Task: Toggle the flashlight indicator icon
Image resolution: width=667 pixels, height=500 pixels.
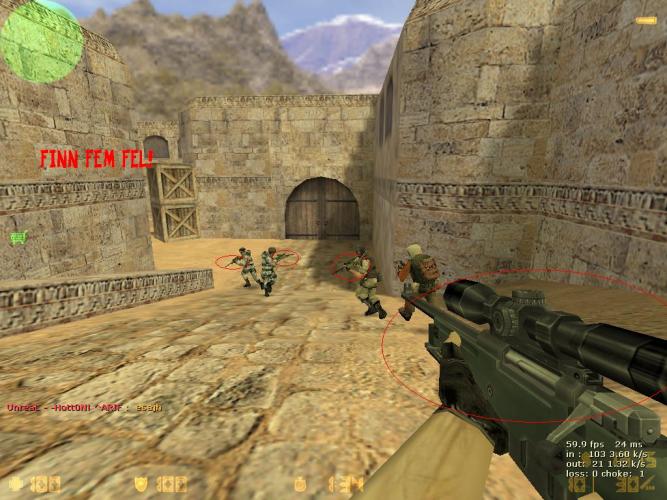Action: click(645, 20)
